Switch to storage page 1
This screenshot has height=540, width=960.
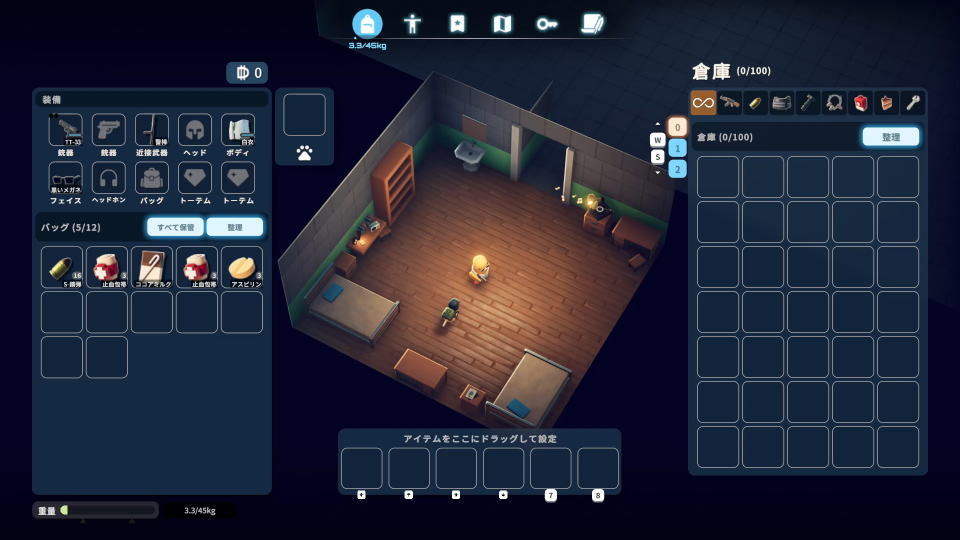tap(677, 148)
